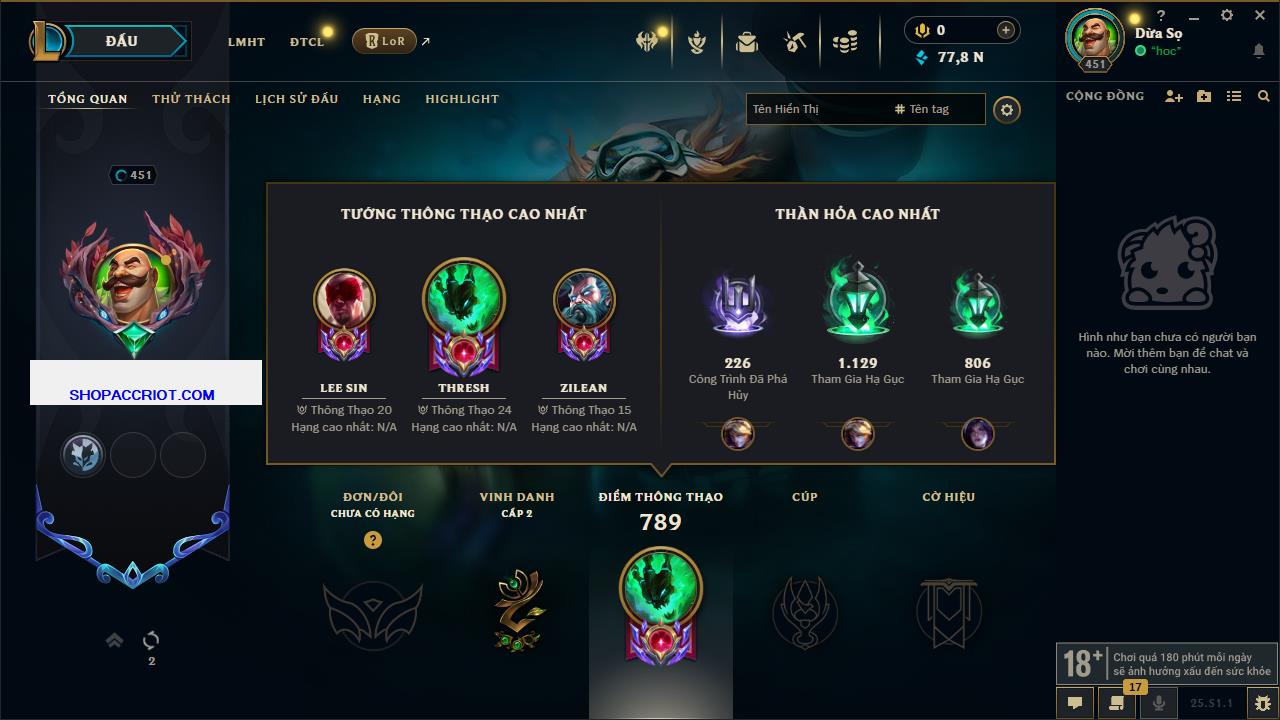Viewport: 1280px width, 720px height.
Task: Select the ĐƠN/ĐÔI ranked emblem
Action: point(372,610)
